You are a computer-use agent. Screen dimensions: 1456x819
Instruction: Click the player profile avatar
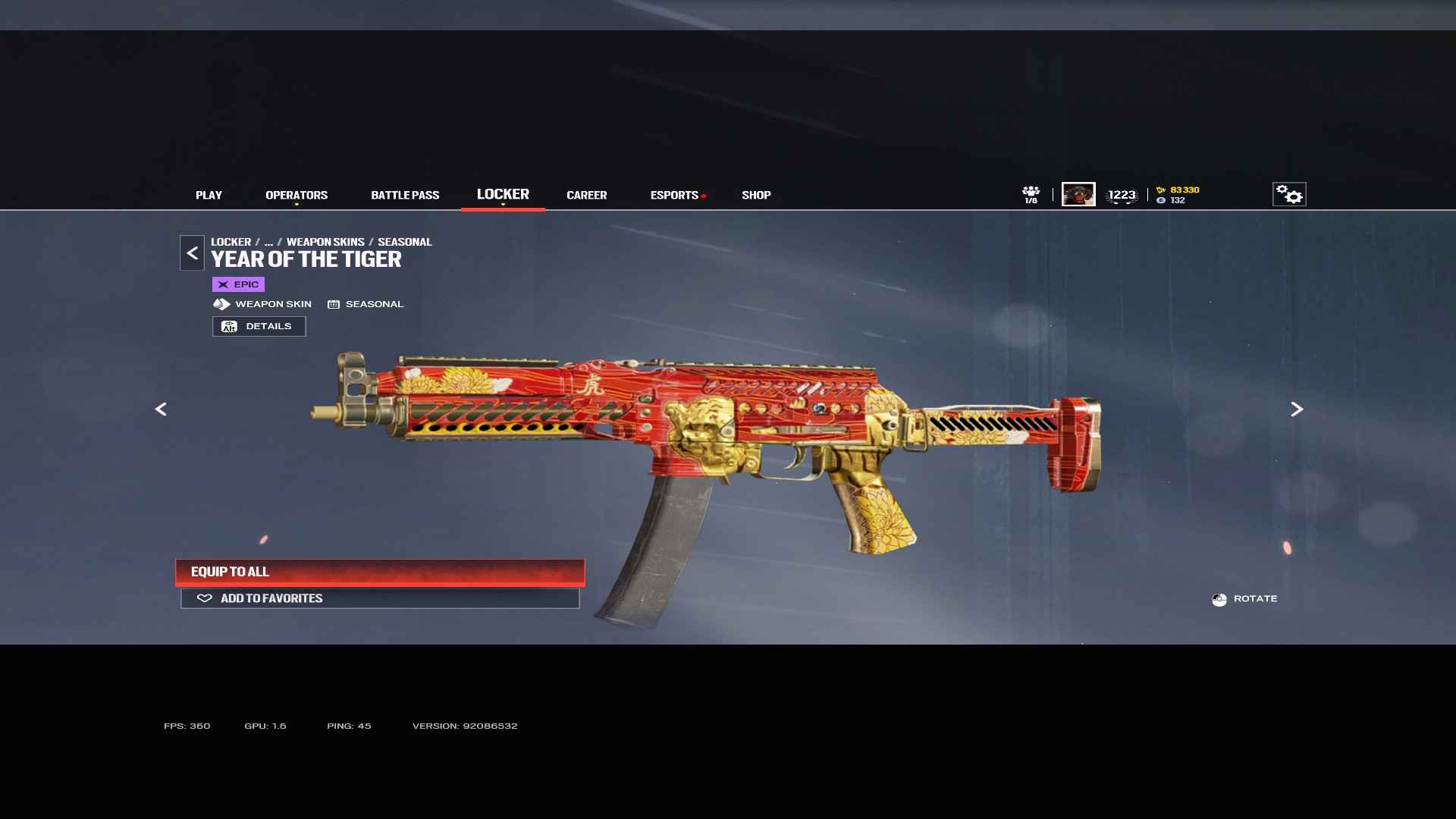[x=1078, y=194]
